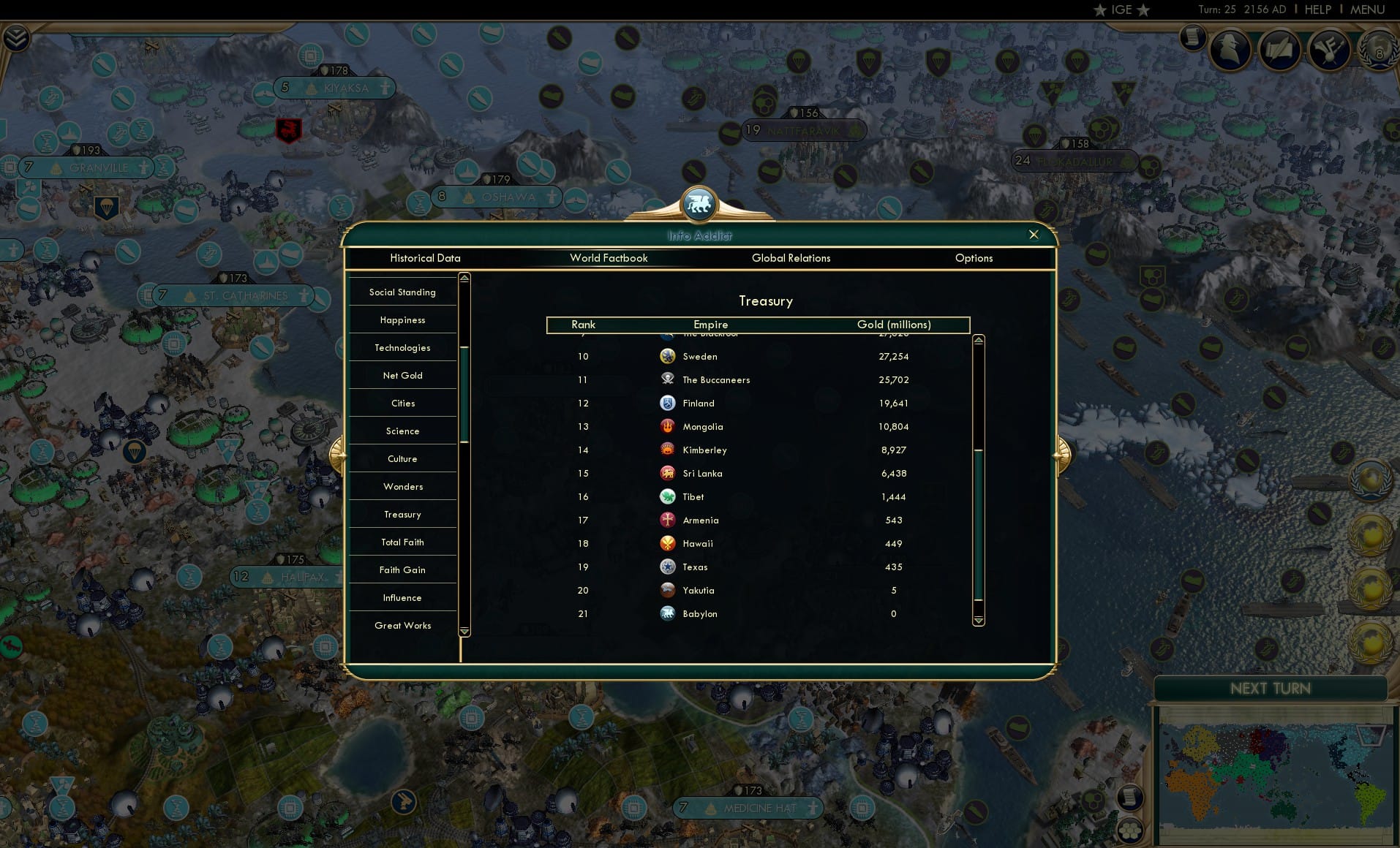Switch to the Historical Data tab
The image size is (1400, 848).
[x=426, y=258]
